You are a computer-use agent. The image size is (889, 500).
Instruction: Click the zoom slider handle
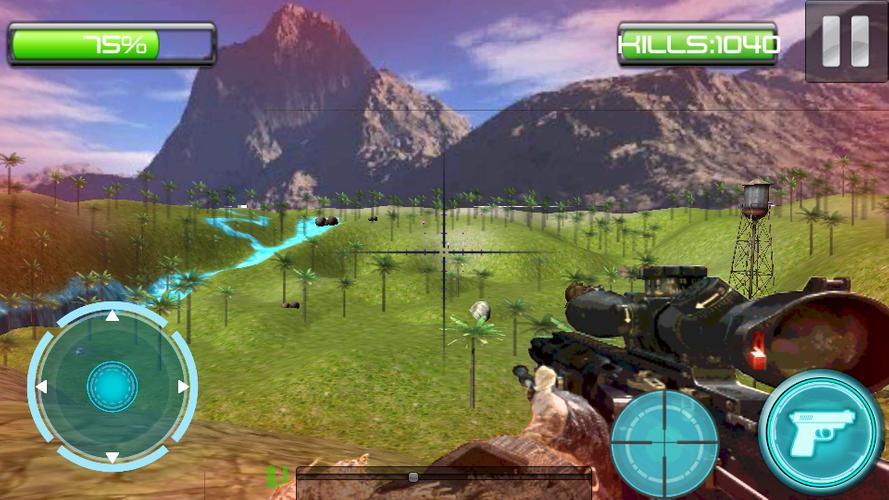click(413, 477)
